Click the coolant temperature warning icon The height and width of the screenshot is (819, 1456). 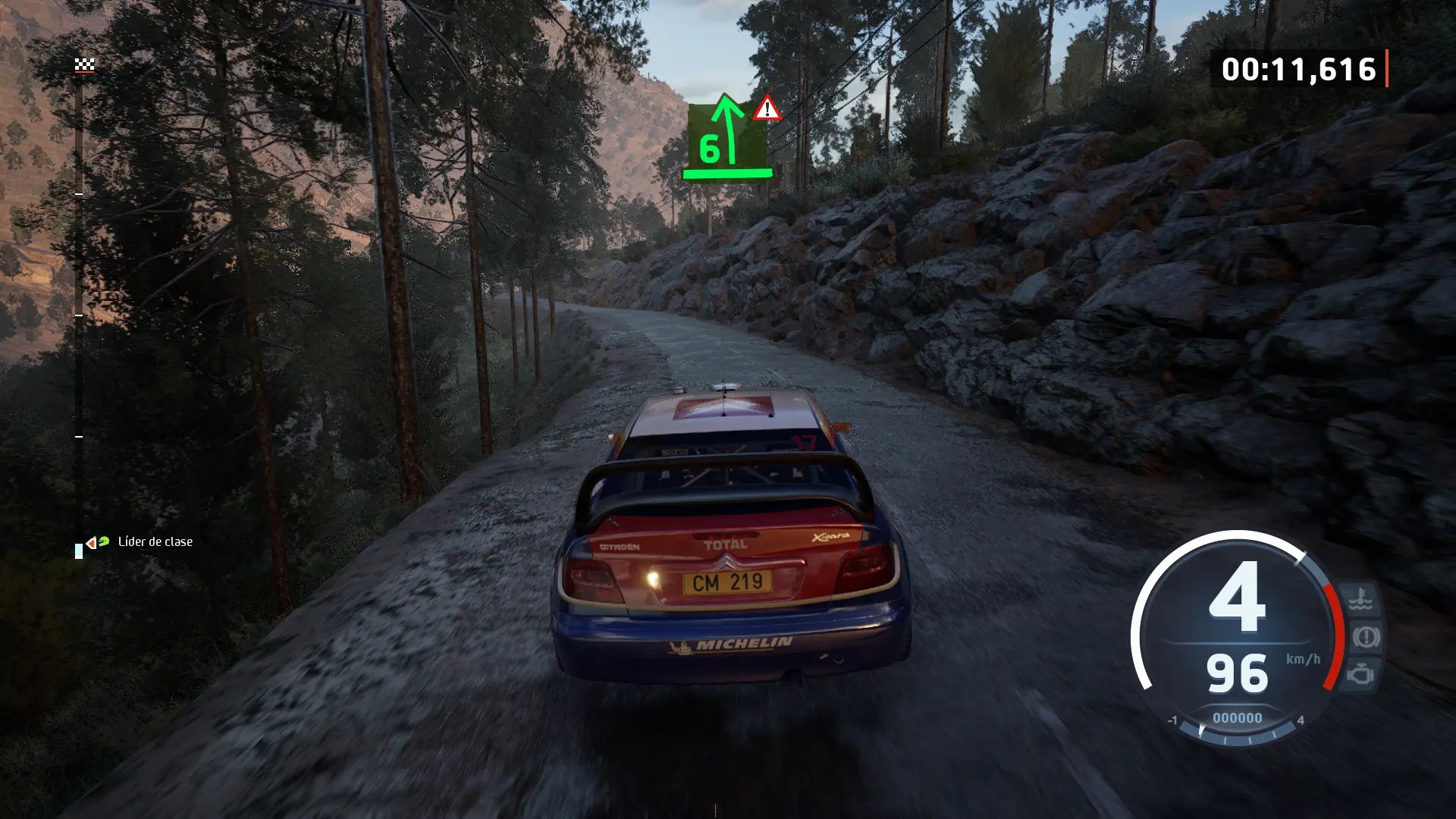(x=1361, y=600)
